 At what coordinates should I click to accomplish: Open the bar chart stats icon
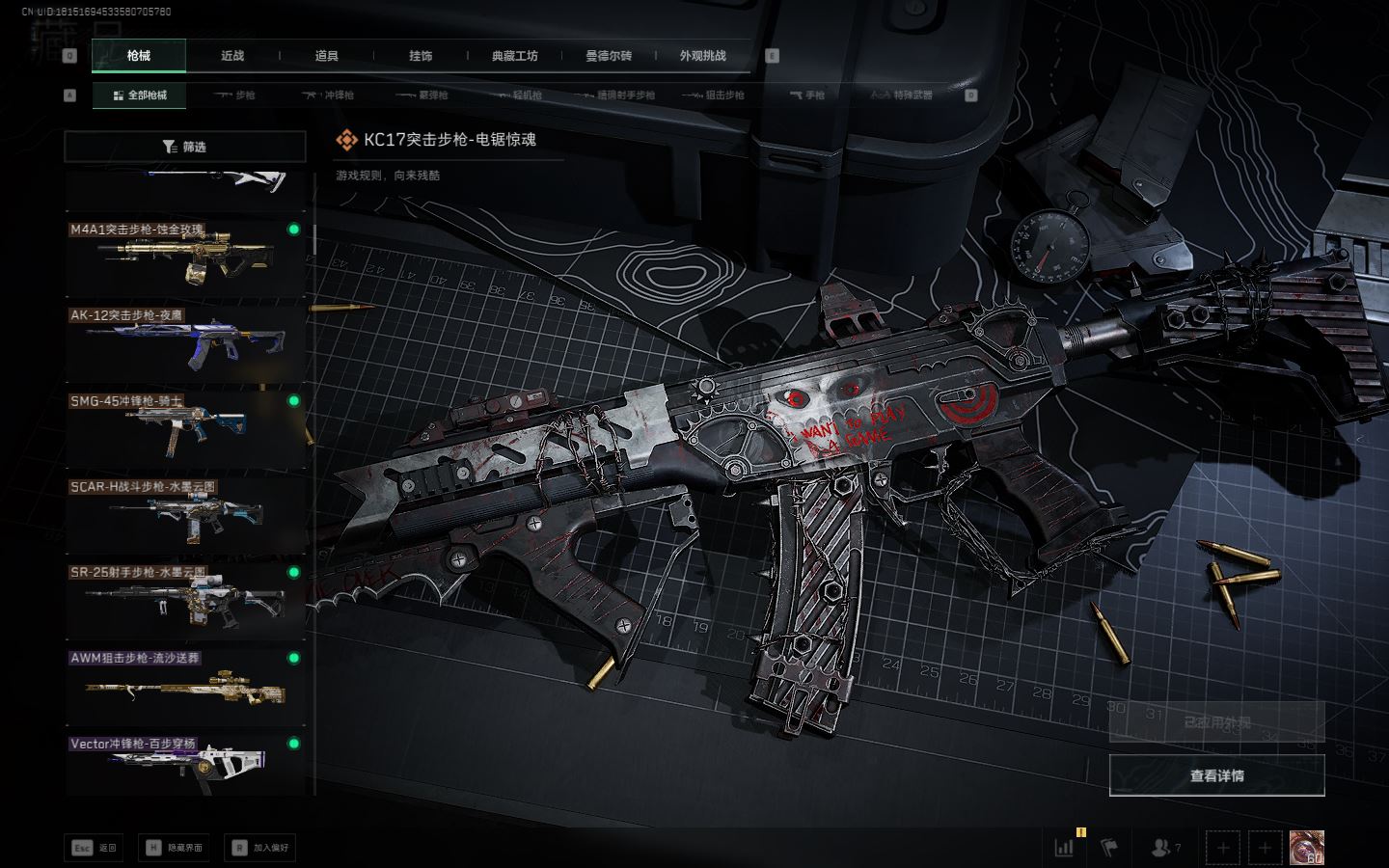pyautogui.click(x=1064, y=848)
